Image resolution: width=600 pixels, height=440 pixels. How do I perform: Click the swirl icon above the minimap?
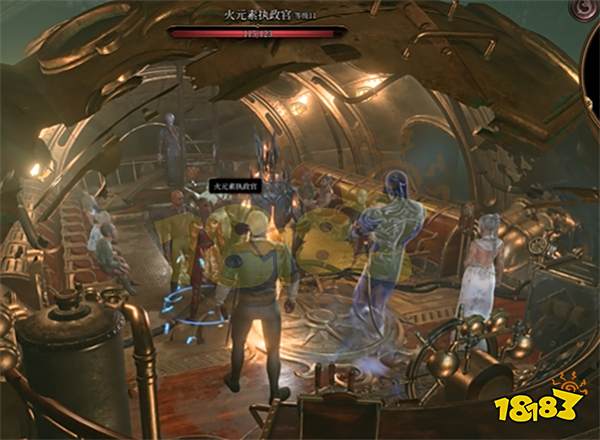584,10
